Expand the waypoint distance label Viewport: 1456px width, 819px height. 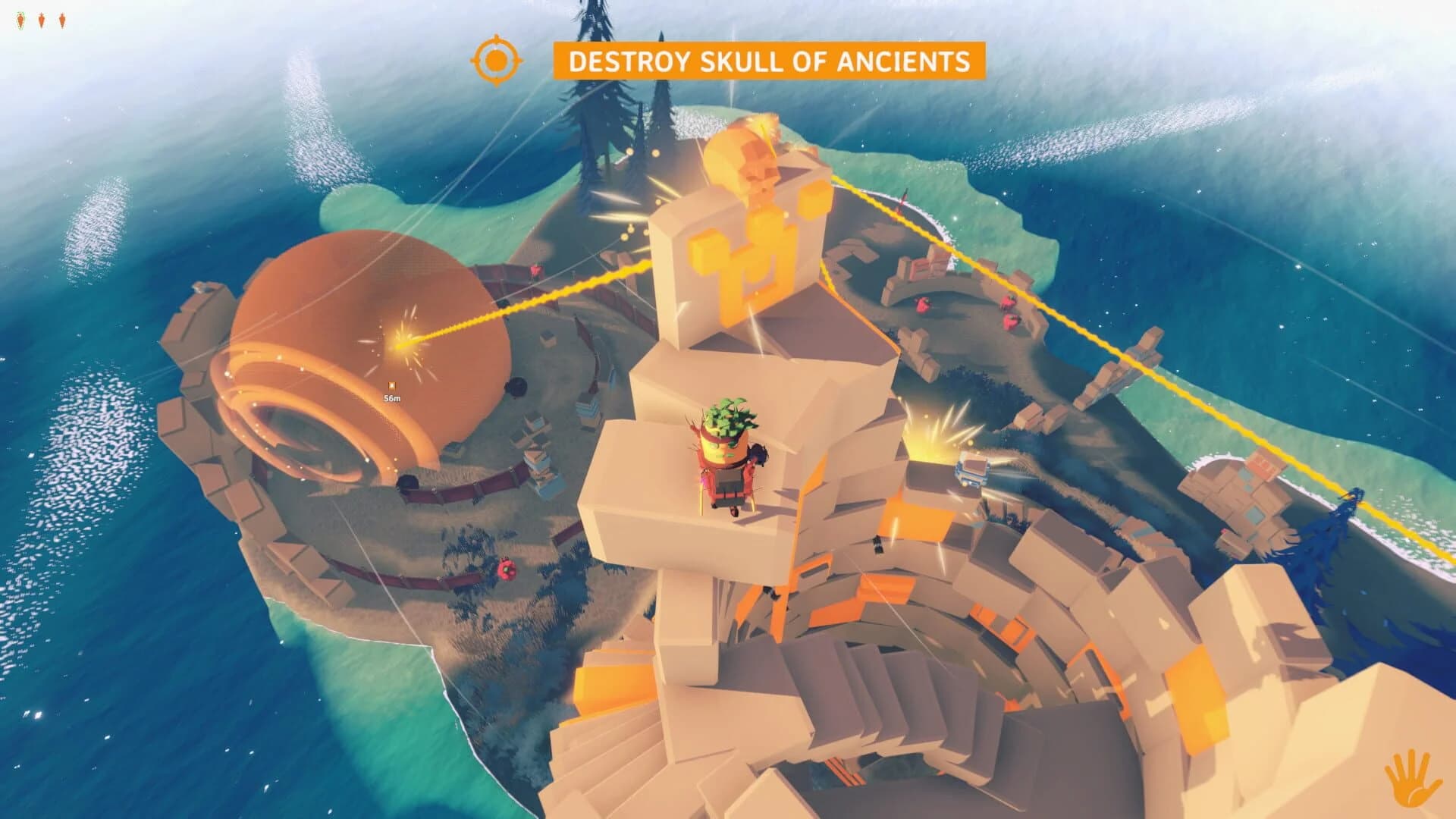coord(391,397)
